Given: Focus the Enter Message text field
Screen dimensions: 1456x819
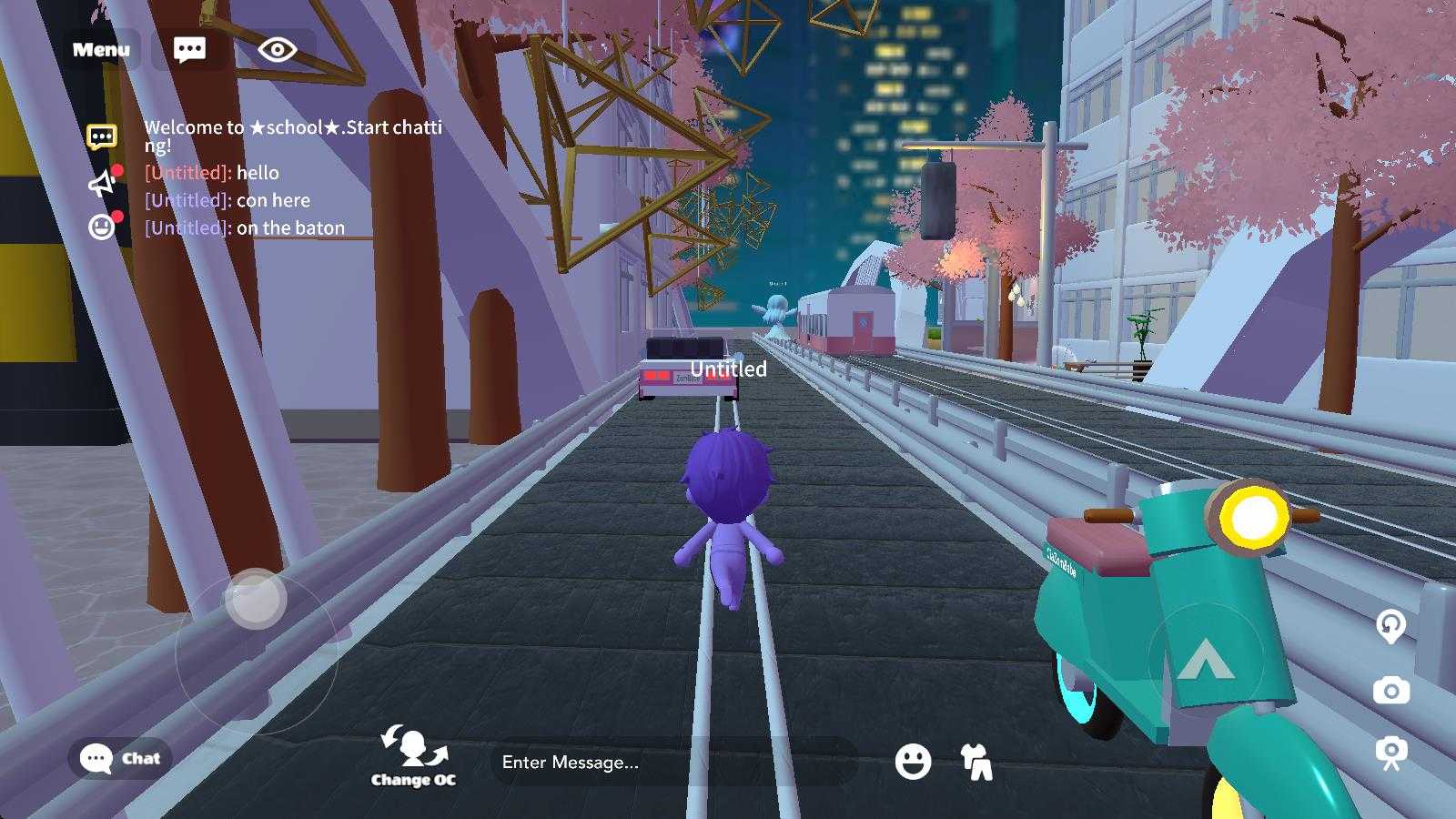Looking at the screenshot, I should [673, 762].
